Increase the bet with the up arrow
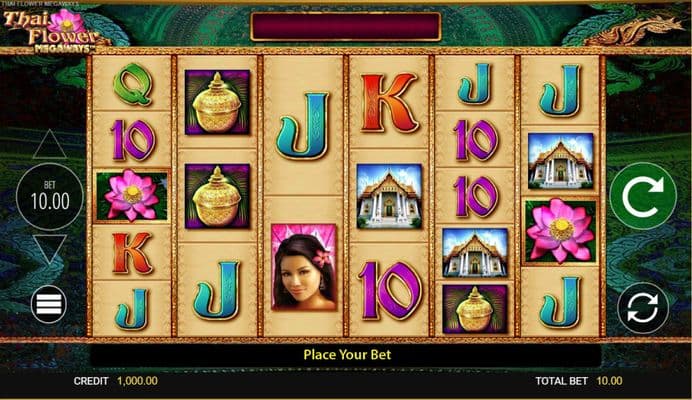Viewport: 692px width, 400px height. 49,145
